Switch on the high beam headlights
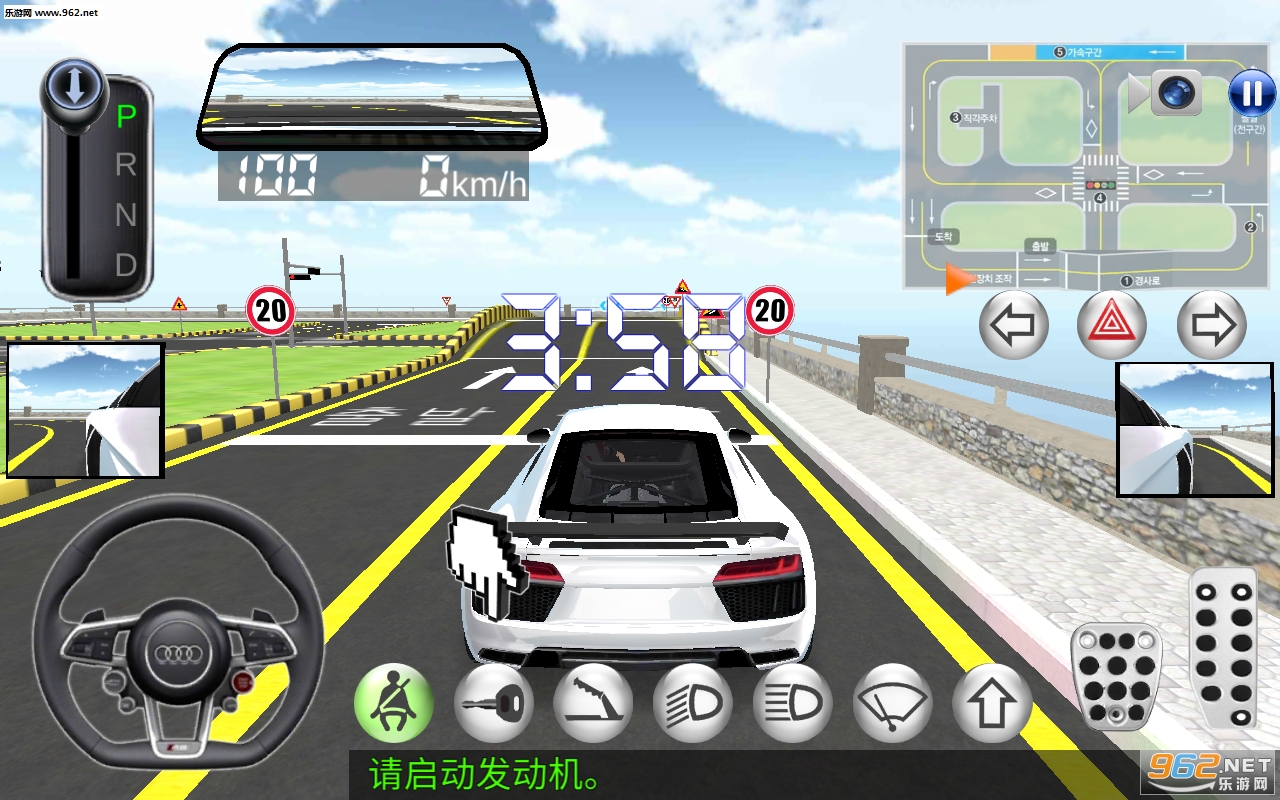 click(x=793, y=704)
